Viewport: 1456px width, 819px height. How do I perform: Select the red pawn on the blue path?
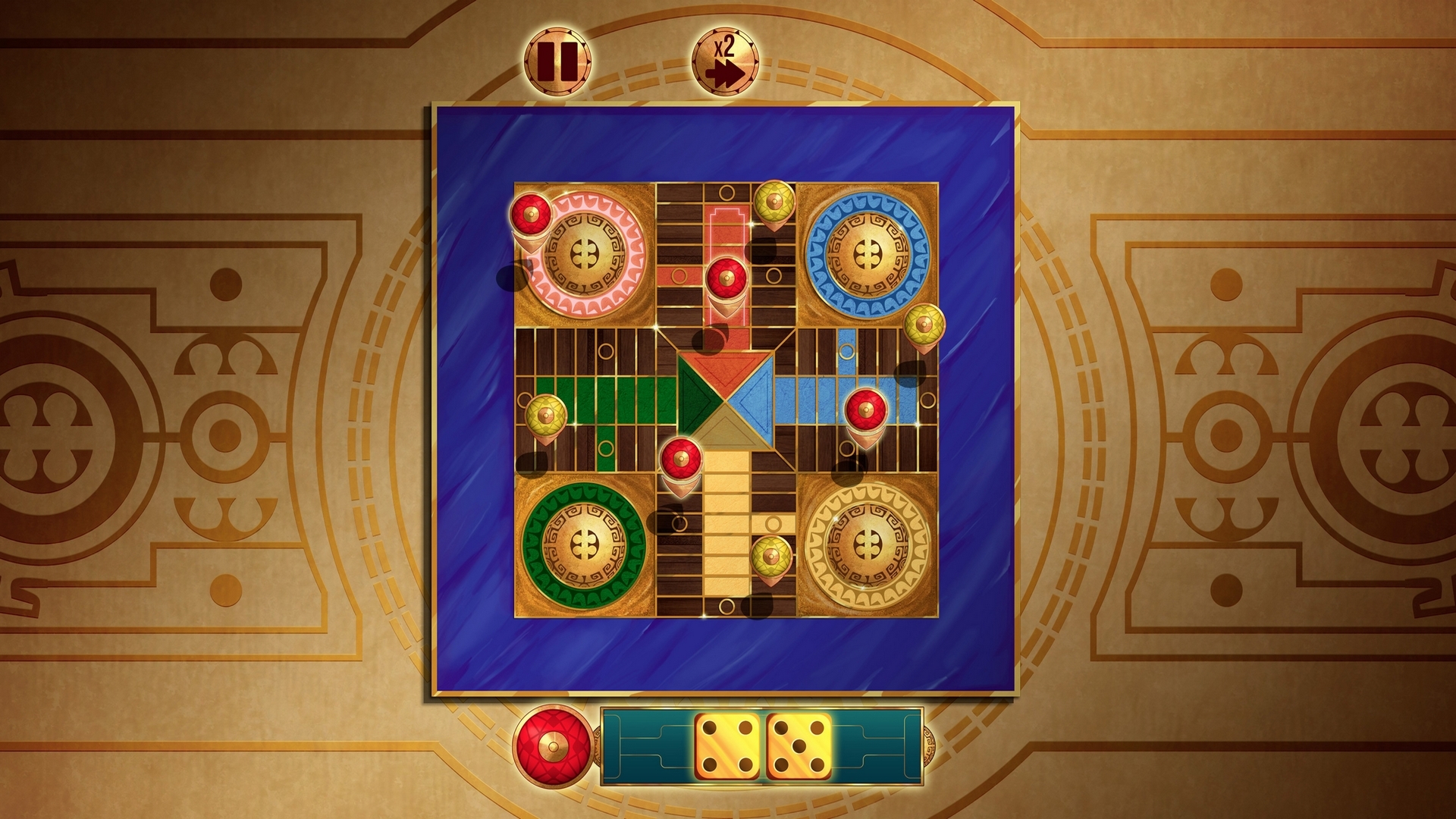click(x=866, y=409)
